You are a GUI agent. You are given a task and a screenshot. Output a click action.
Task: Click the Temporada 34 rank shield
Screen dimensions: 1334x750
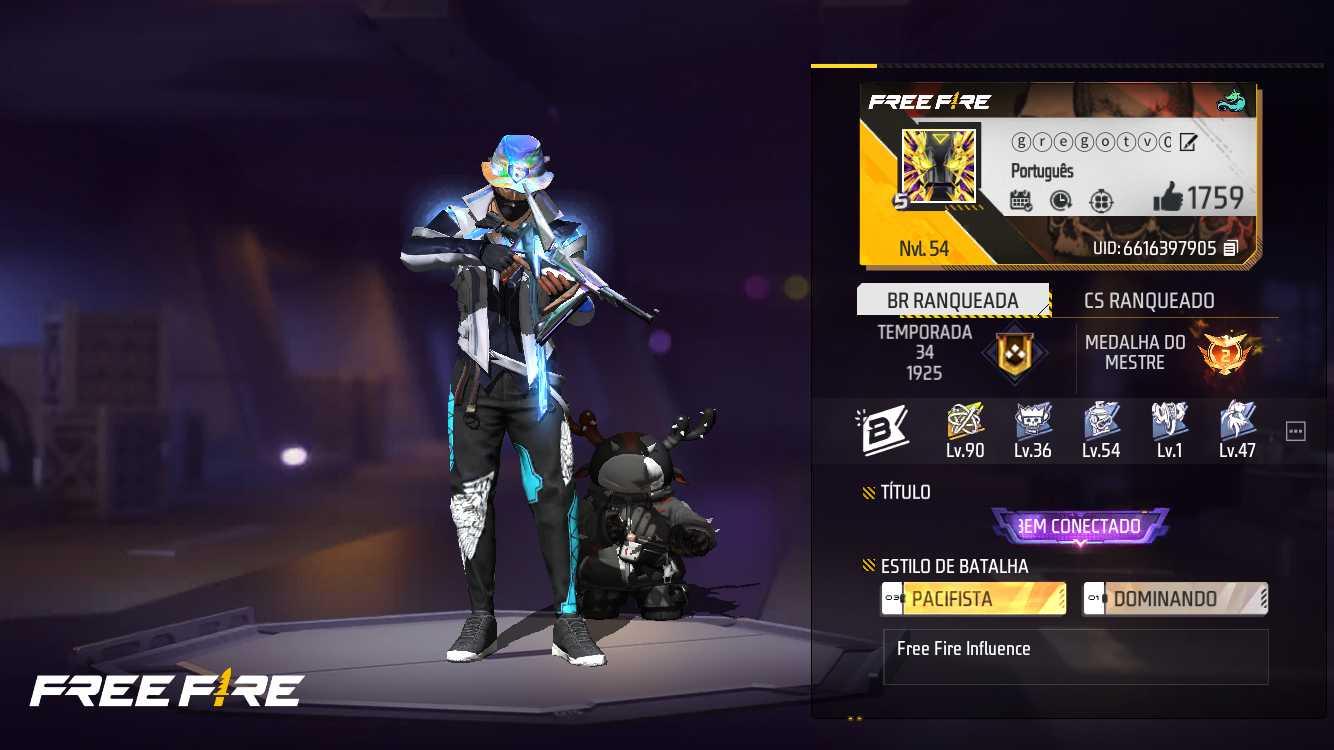coord(1016,355)
